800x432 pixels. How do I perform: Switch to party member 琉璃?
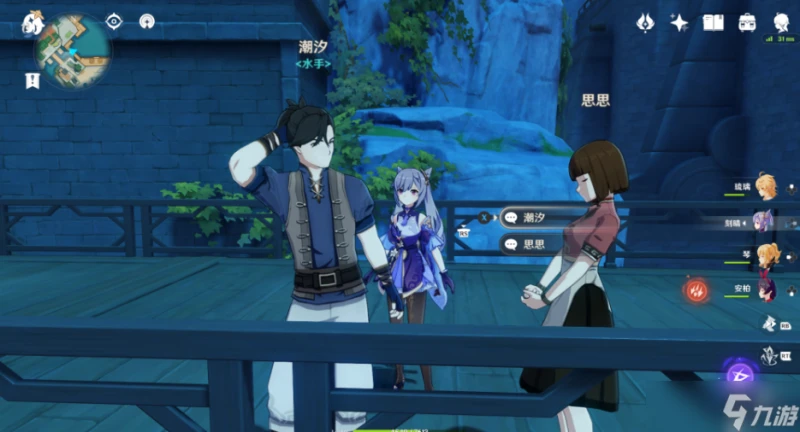(x=765, y=189)
